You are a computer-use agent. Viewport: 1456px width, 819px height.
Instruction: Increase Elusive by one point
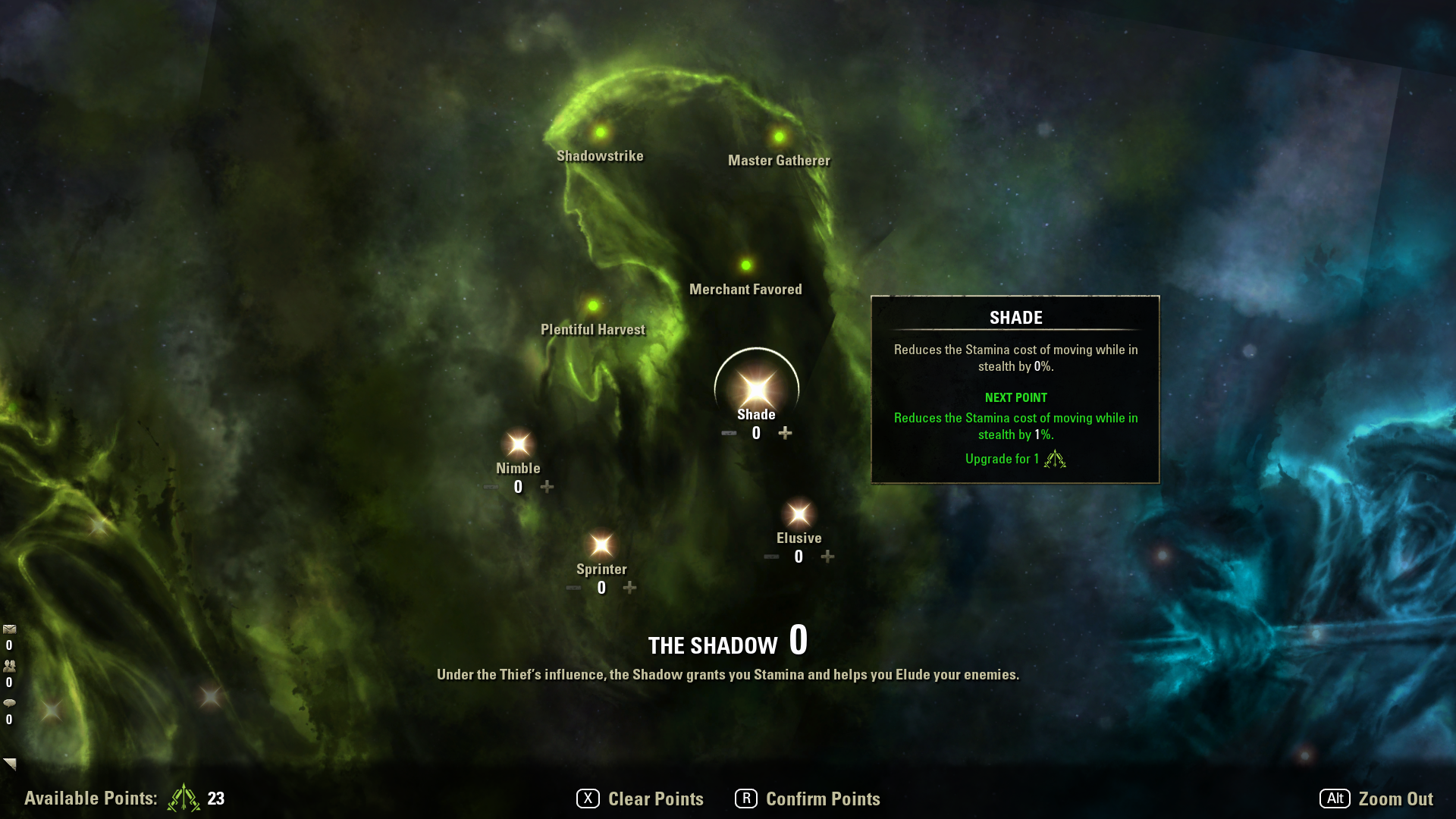click(827, 557)
